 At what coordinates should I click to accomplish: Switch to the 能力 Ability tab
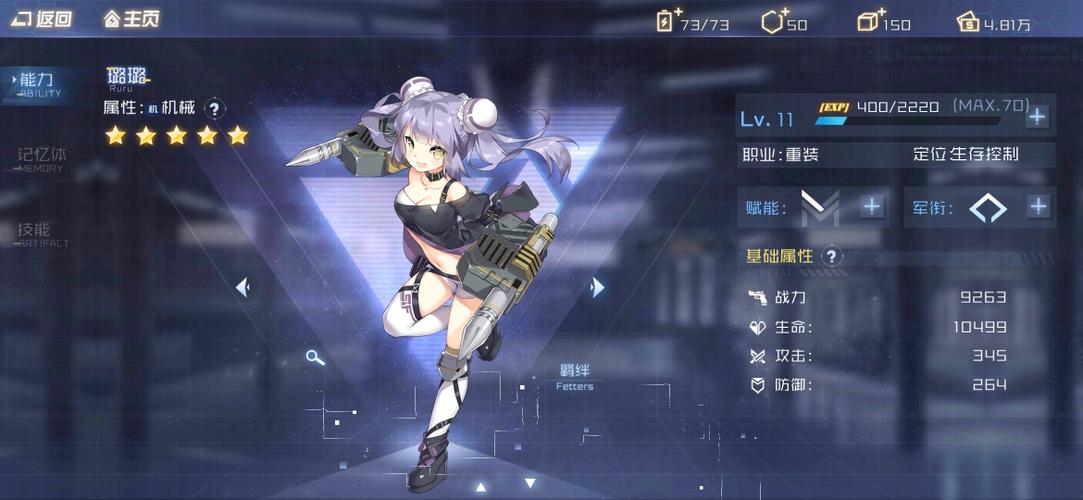38,84
